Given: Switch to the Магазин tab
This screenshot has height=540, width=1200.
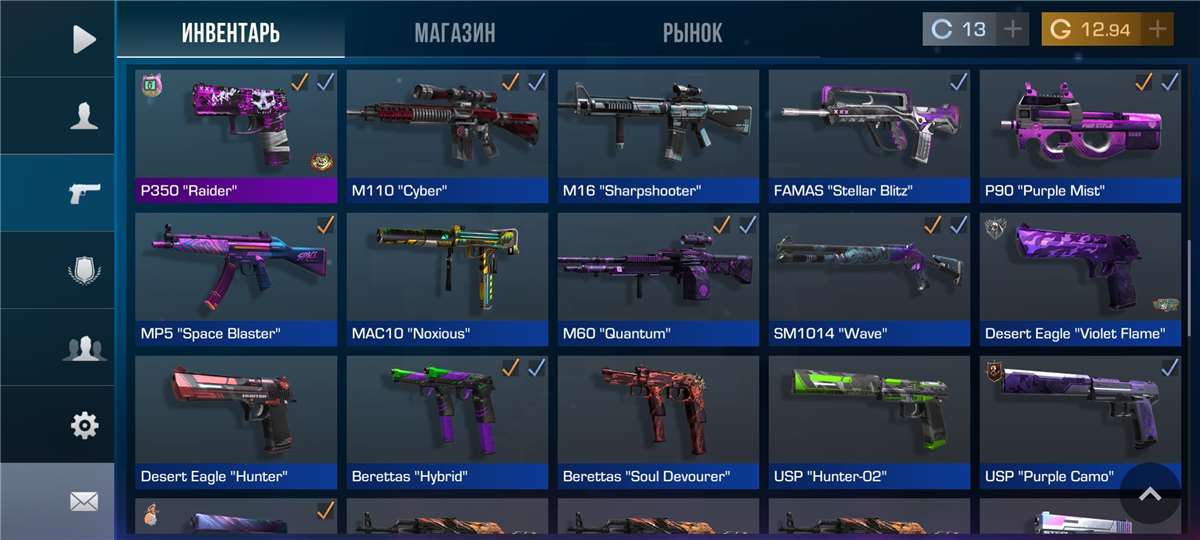Looking at the screenshot, I should click(455, 31).
